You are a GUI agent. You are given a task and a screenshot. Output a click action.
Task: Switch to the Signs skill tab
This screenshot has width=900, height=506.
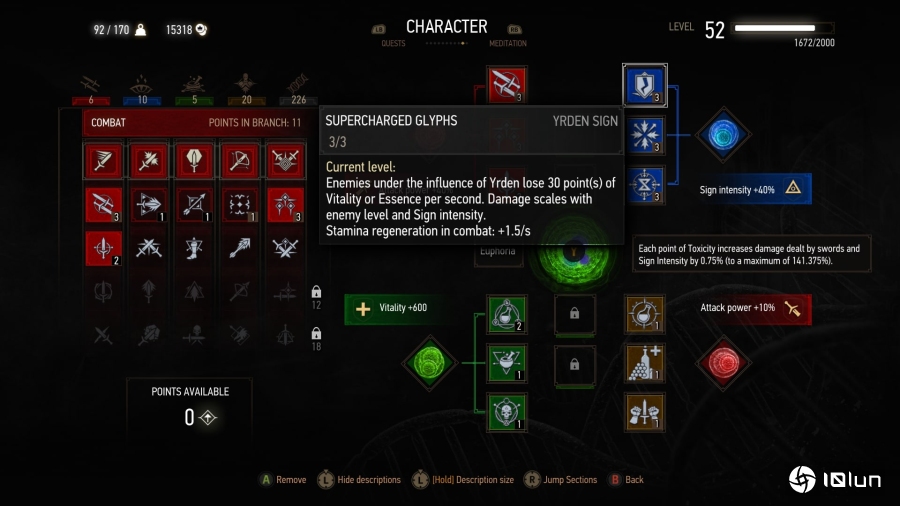click(143, 85)
